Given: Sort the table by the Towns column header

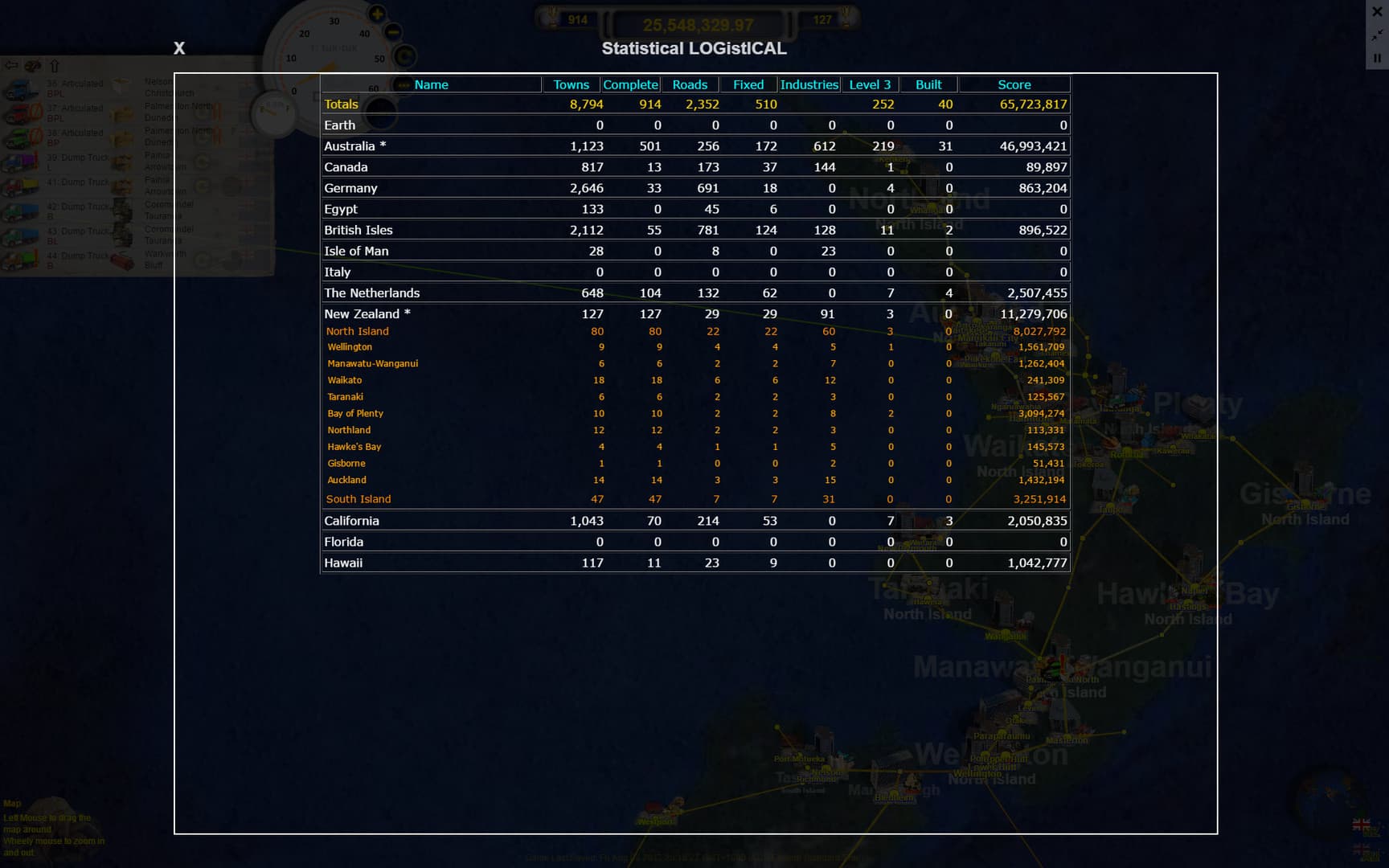Looking at the screenshot, I should click(570, 84).
